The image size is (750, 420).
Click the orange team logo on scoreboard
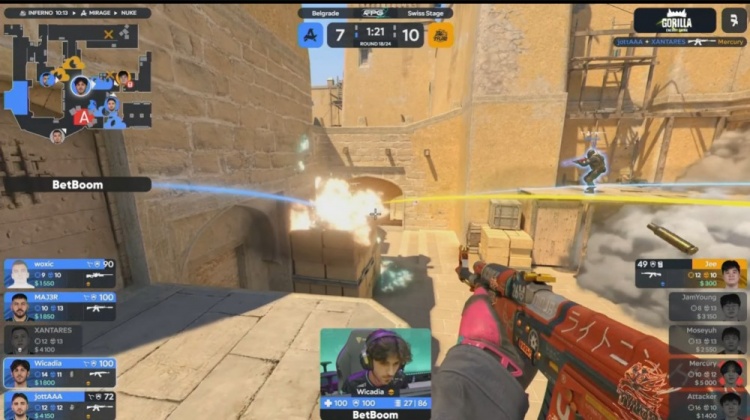coord(440,35)
